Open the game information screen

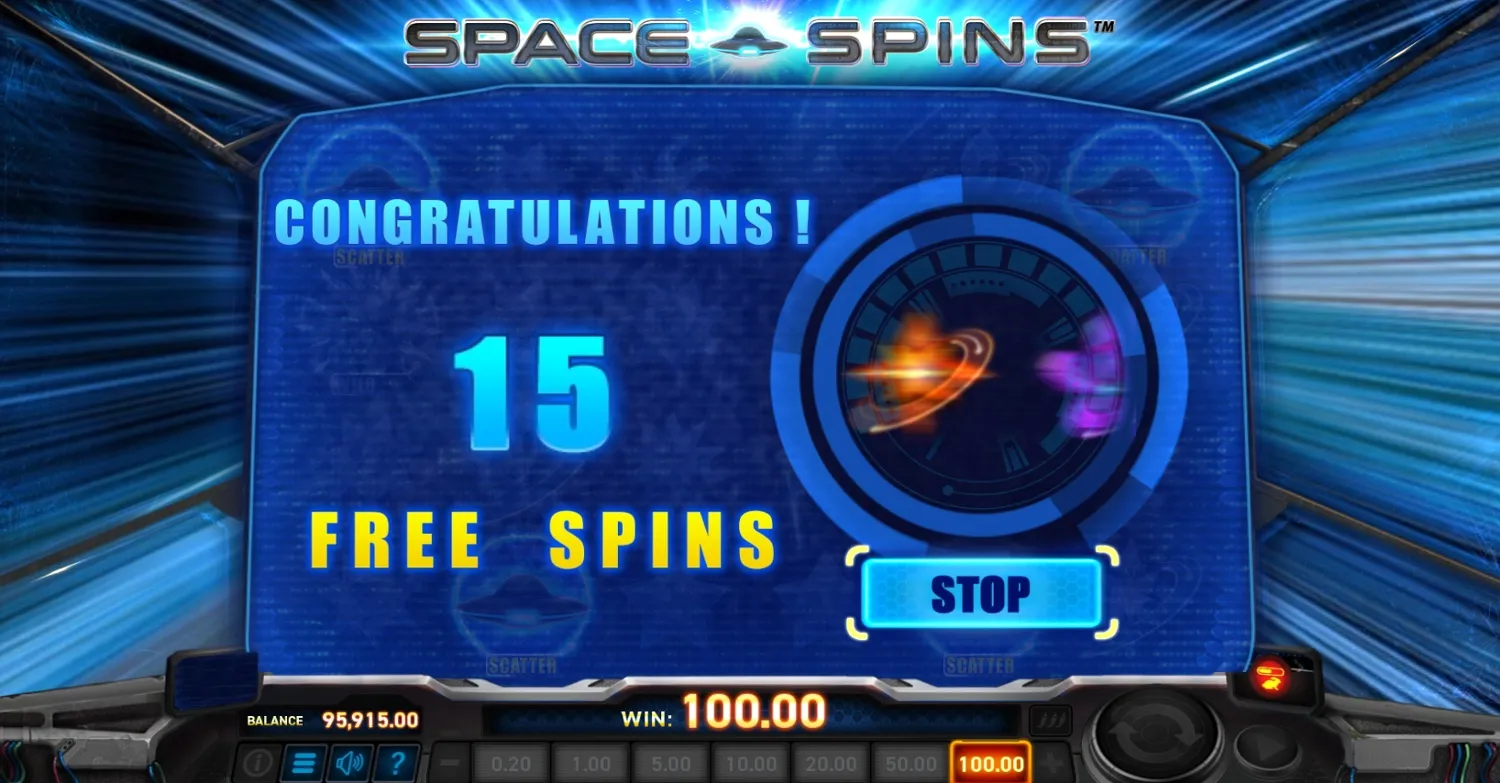coord(257,762)
